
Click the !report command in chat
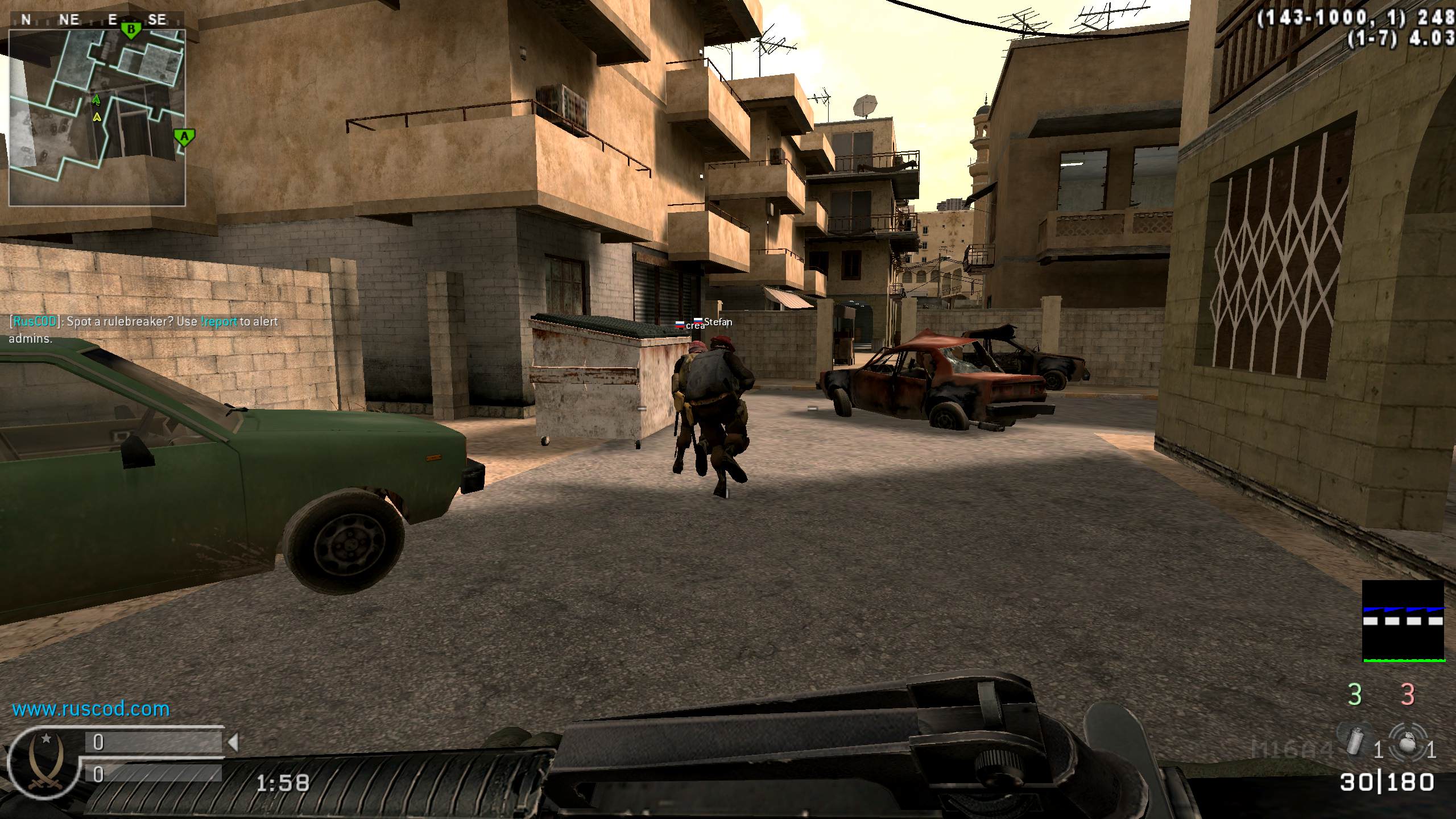(x=219, y=321)
